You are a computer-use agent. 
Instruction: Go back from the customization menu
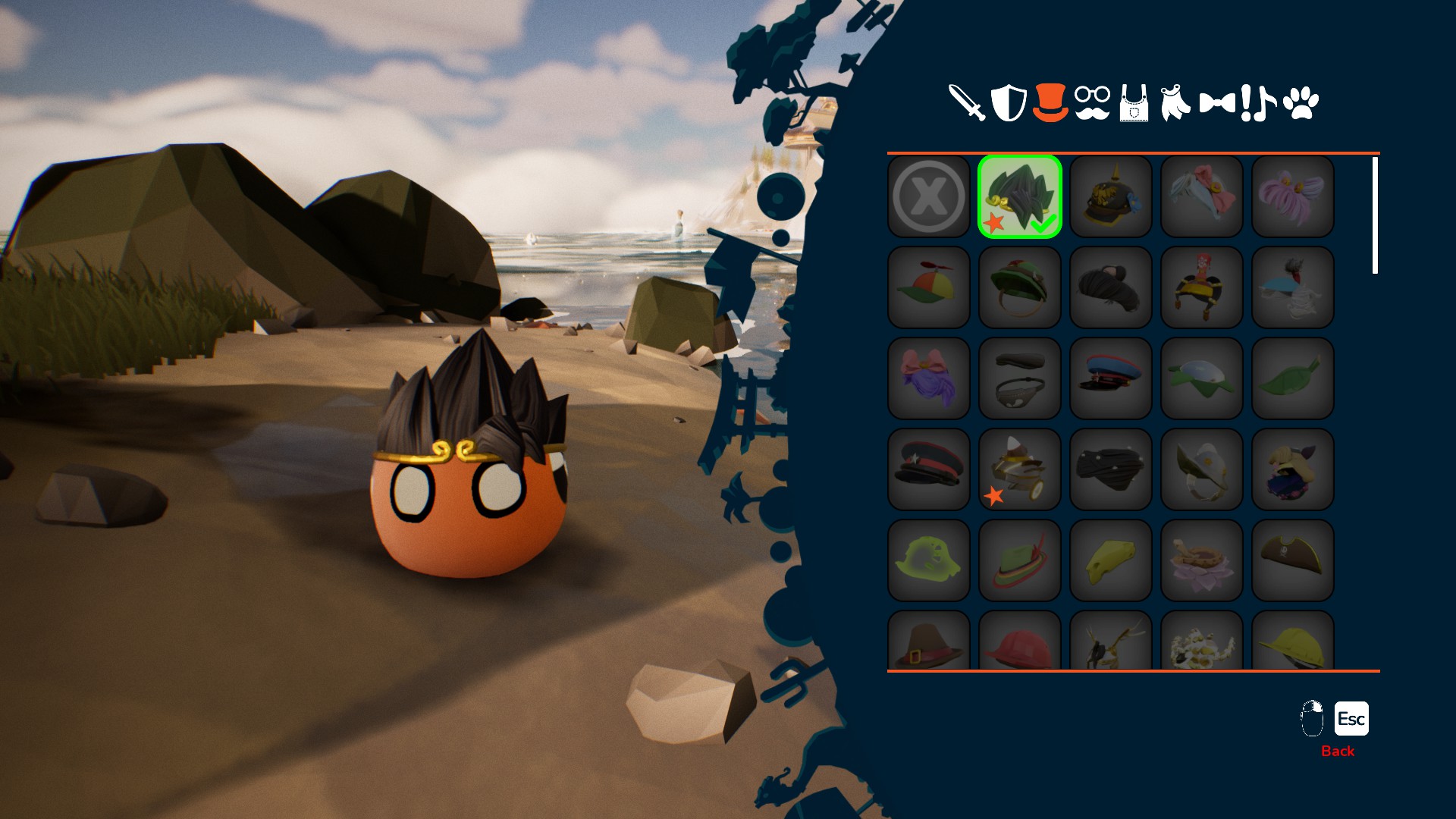[1351, 719]
